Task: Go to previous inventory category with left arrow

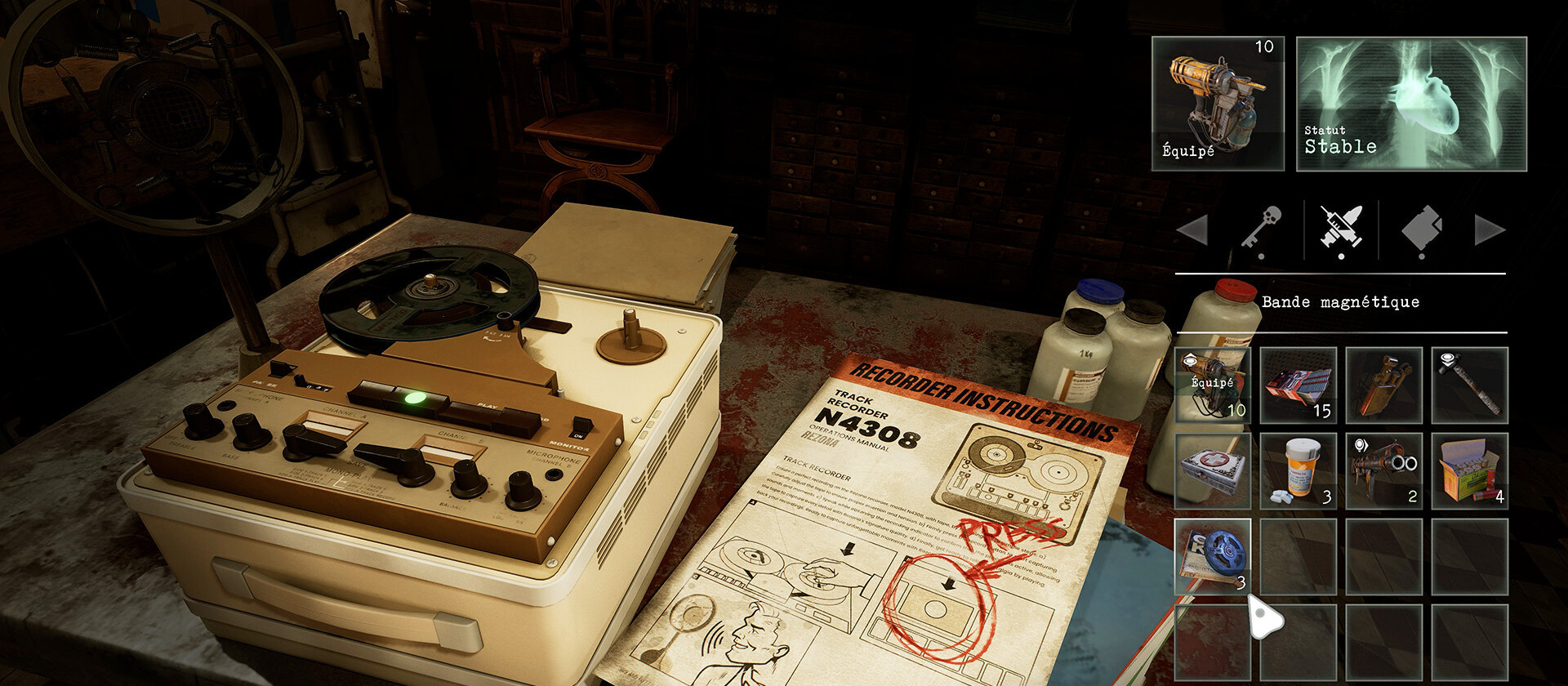Action: tap(1193, 230)
